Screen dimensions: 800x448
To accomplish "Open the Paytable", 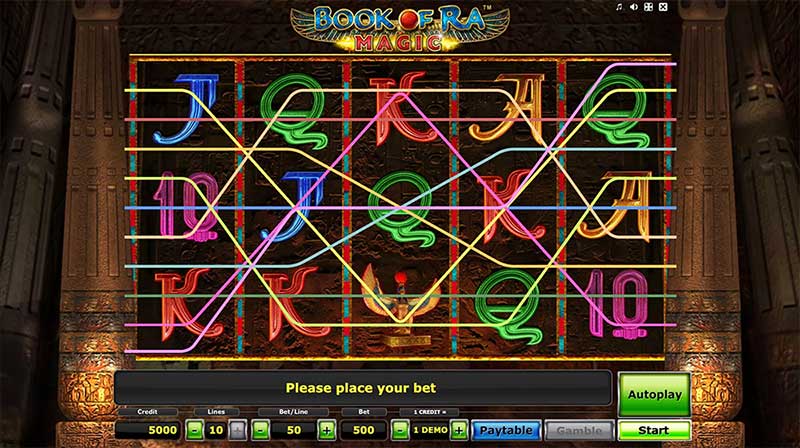I will click(x=505, y=431).
